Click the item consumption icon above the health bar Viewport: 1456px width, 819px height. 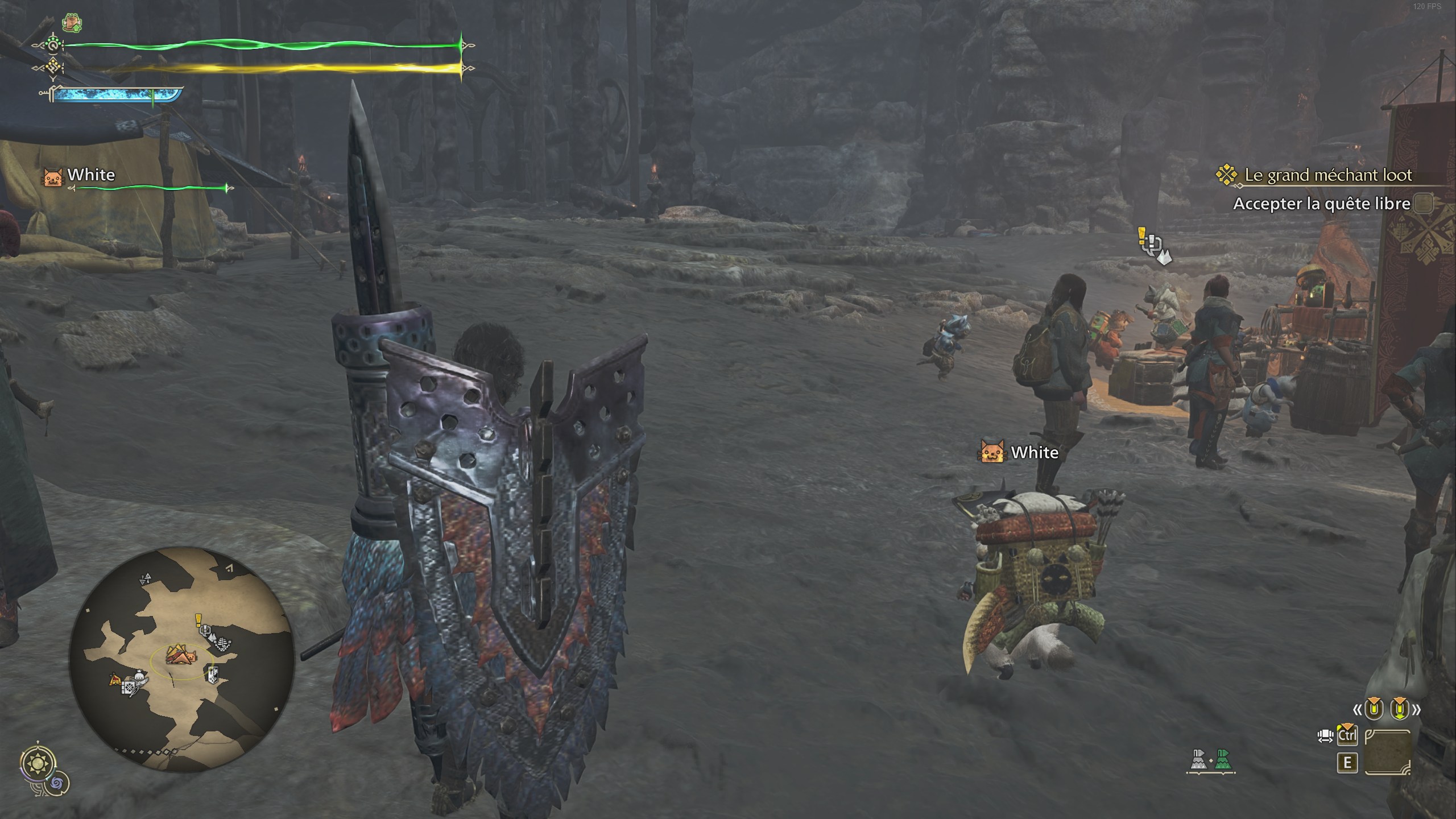tap(72, 23)
